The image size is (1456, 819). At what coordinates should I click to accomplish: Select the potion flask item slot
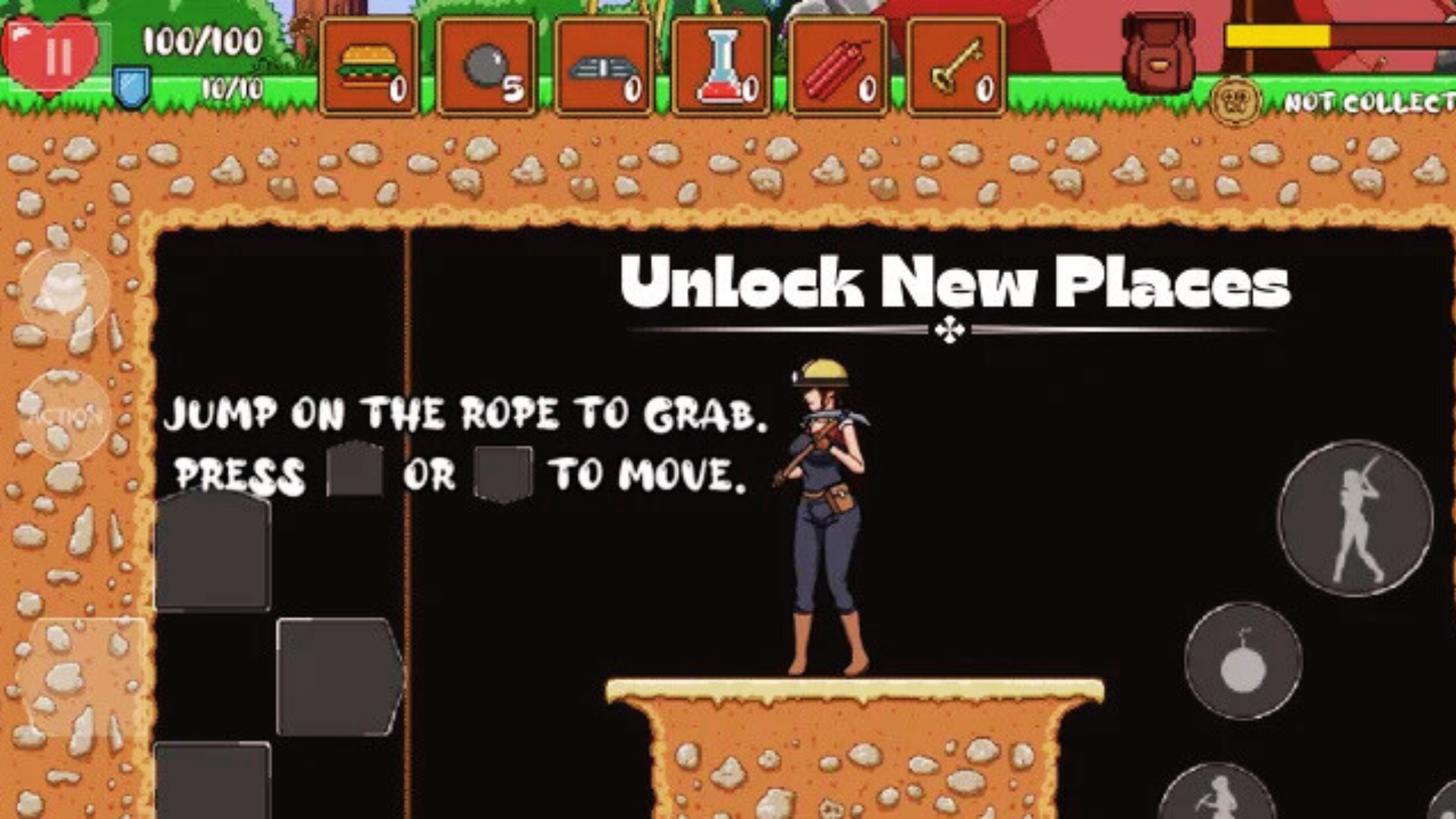coord(720,65)
